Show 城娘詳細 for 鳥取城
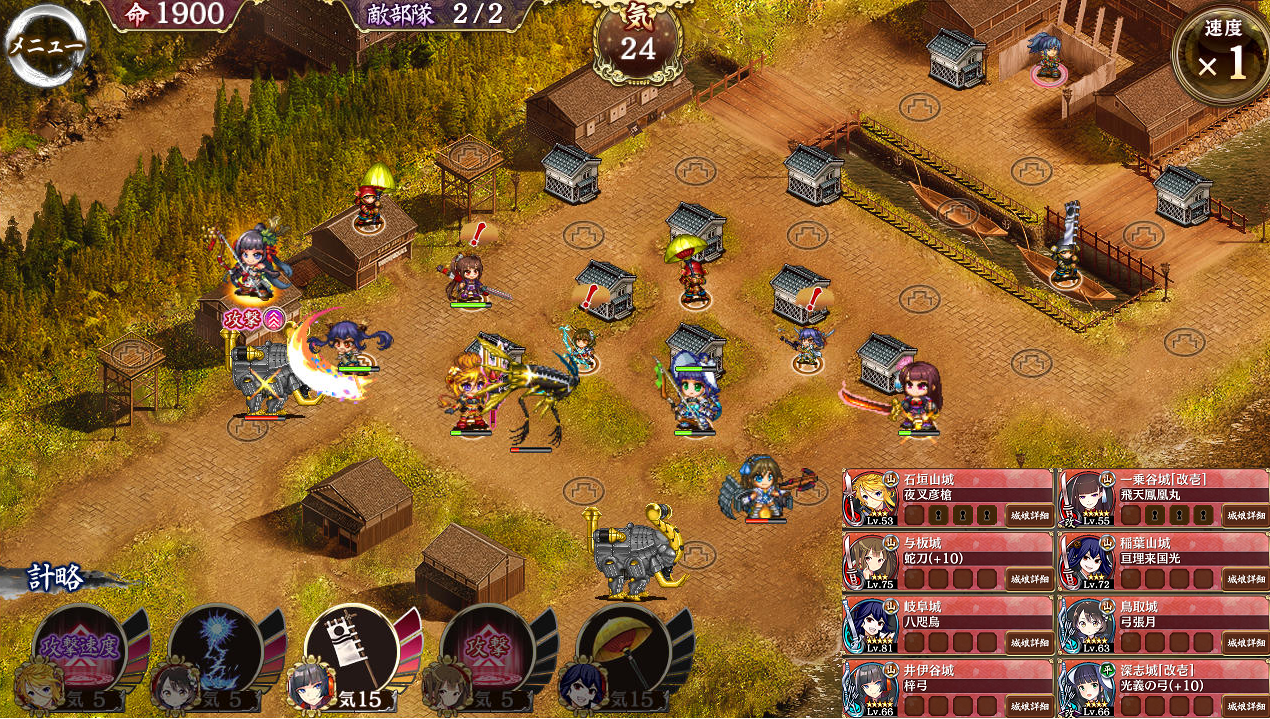 [1245, 643]
